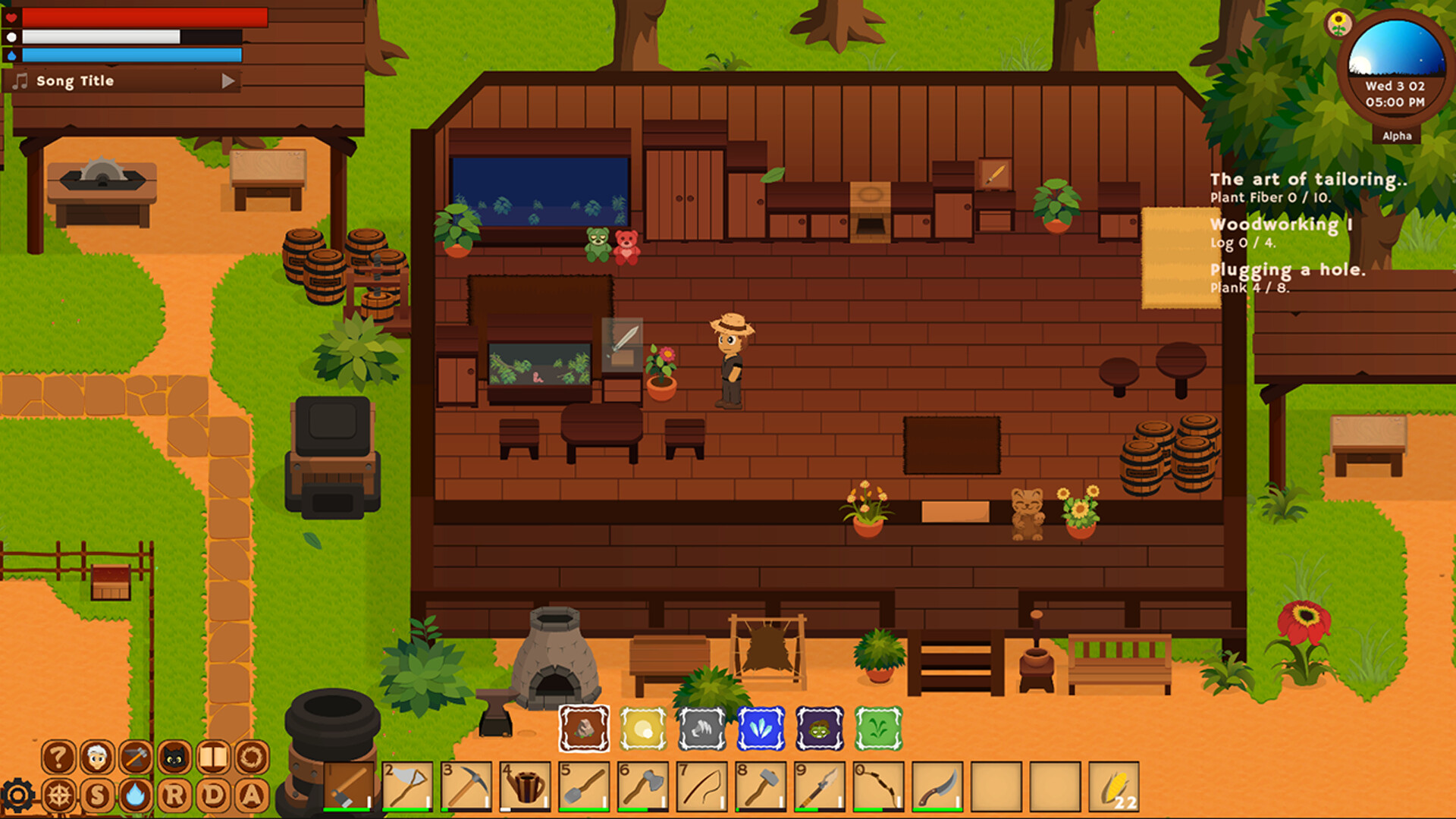Open the anvil and hammer crafting menu
The width and height of the screenshot is (1456, 819).
(x=136, y=757)
